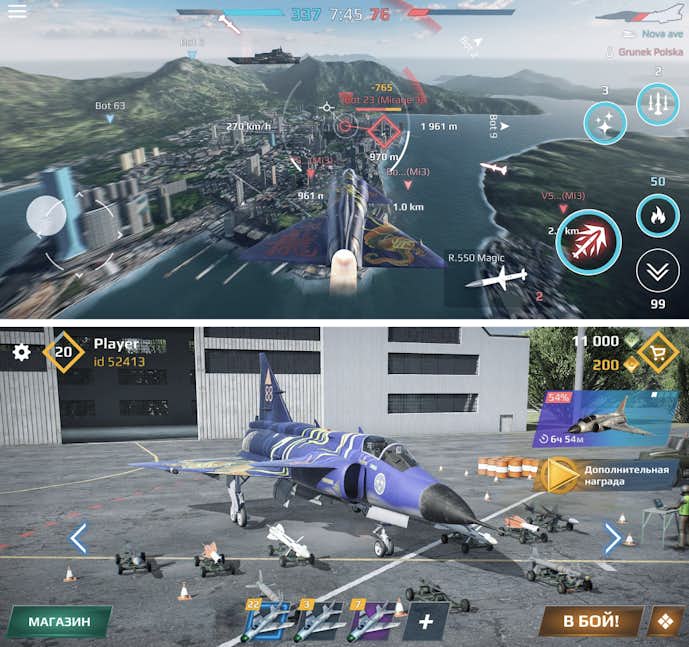Open the Player level 20 profile
This screenshot has width=689, height=647.
coord(63,352)
